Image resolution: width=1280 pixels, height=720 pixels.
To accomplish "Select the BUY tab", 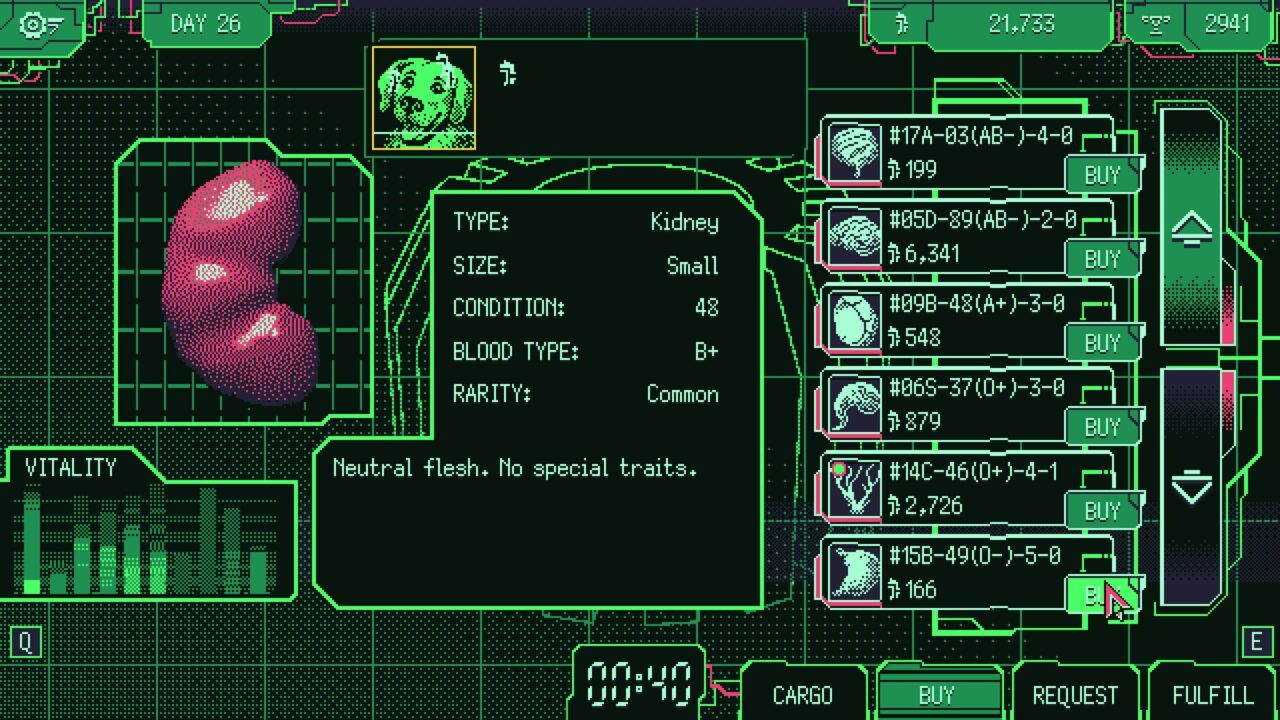I will tap(937, 695).
